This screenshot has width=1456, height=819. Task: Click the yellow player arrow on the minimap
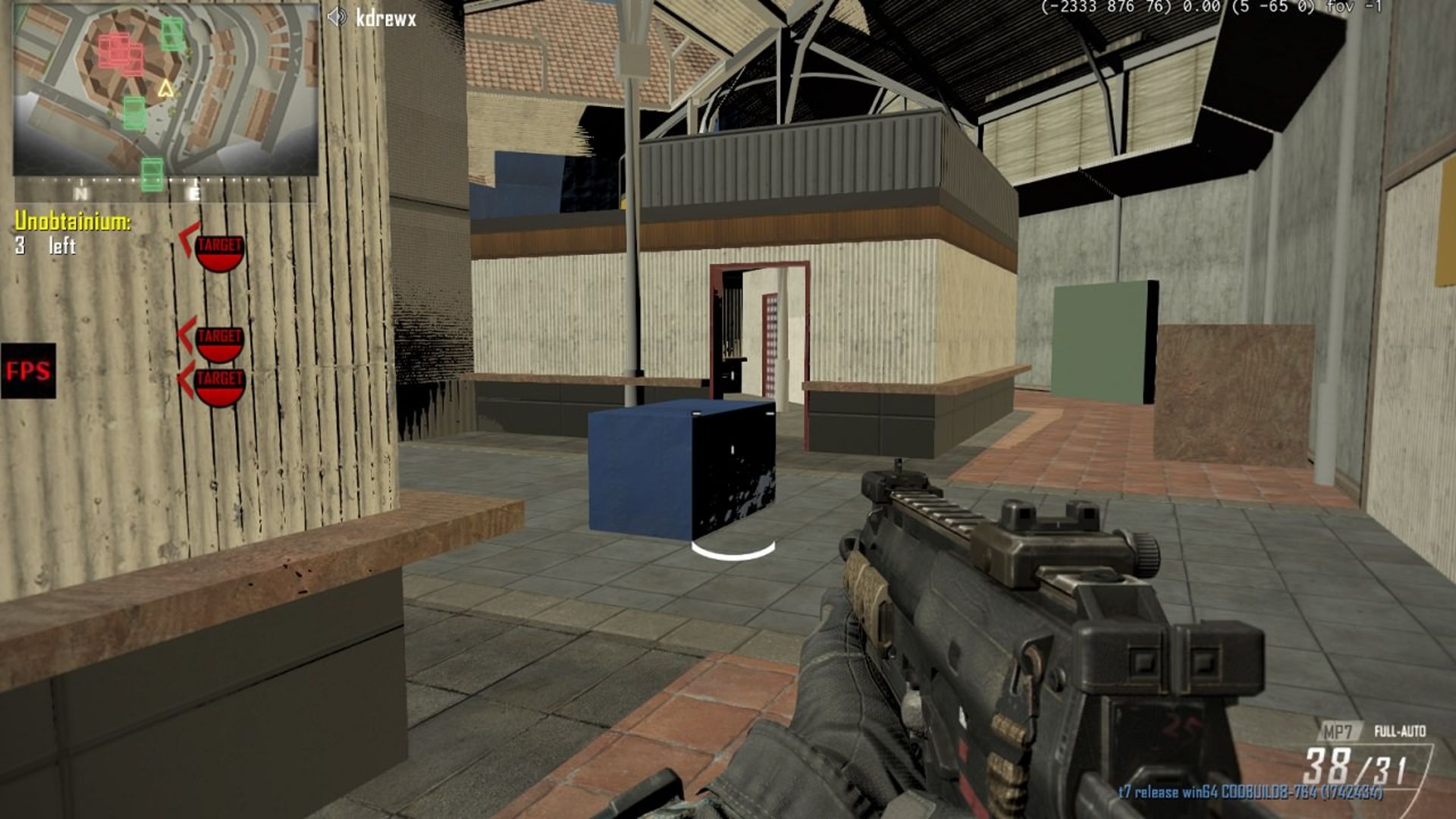tap(165, 89)
